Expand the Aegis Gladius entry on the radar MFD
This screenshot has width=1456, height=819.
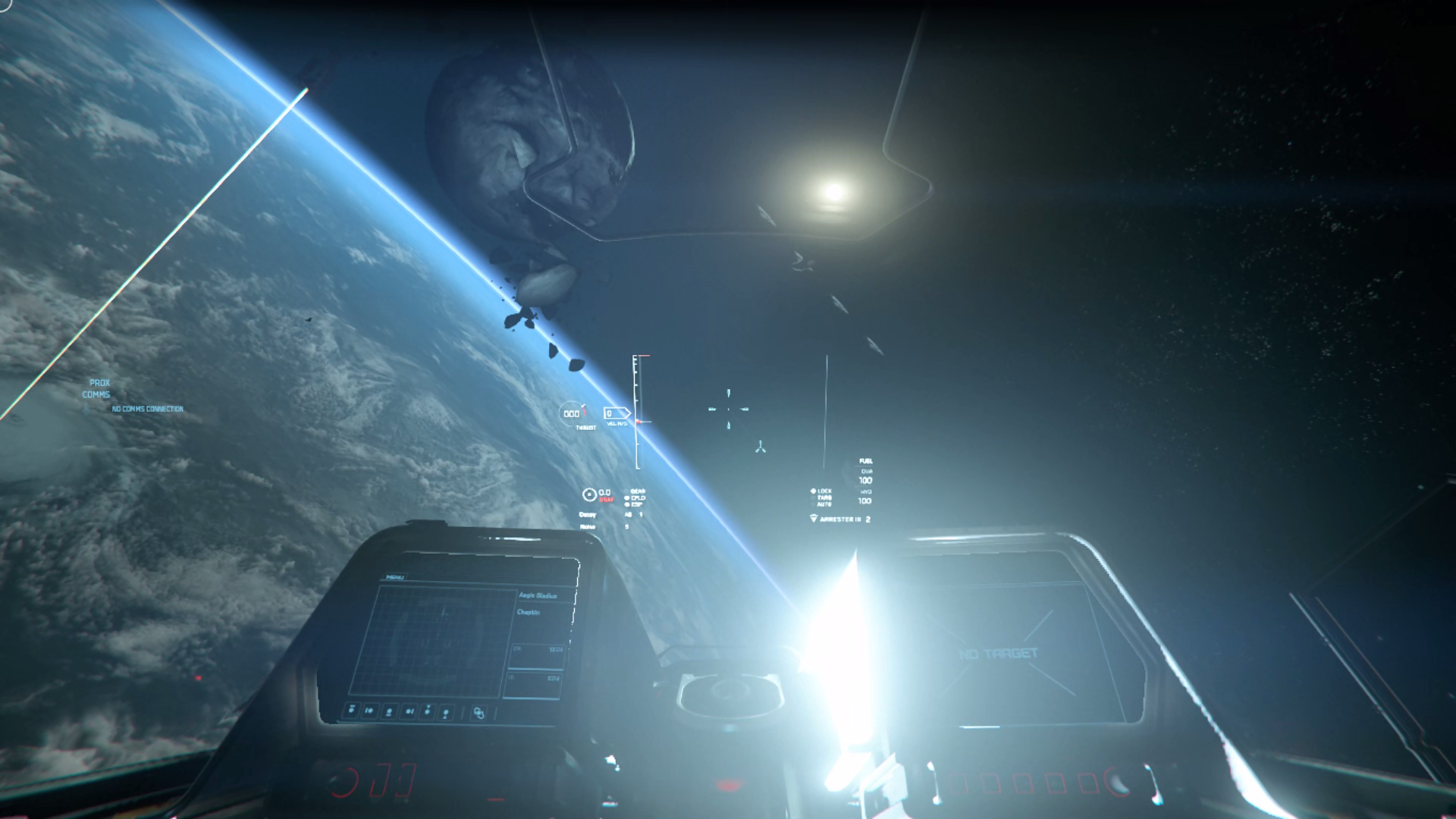538,595
